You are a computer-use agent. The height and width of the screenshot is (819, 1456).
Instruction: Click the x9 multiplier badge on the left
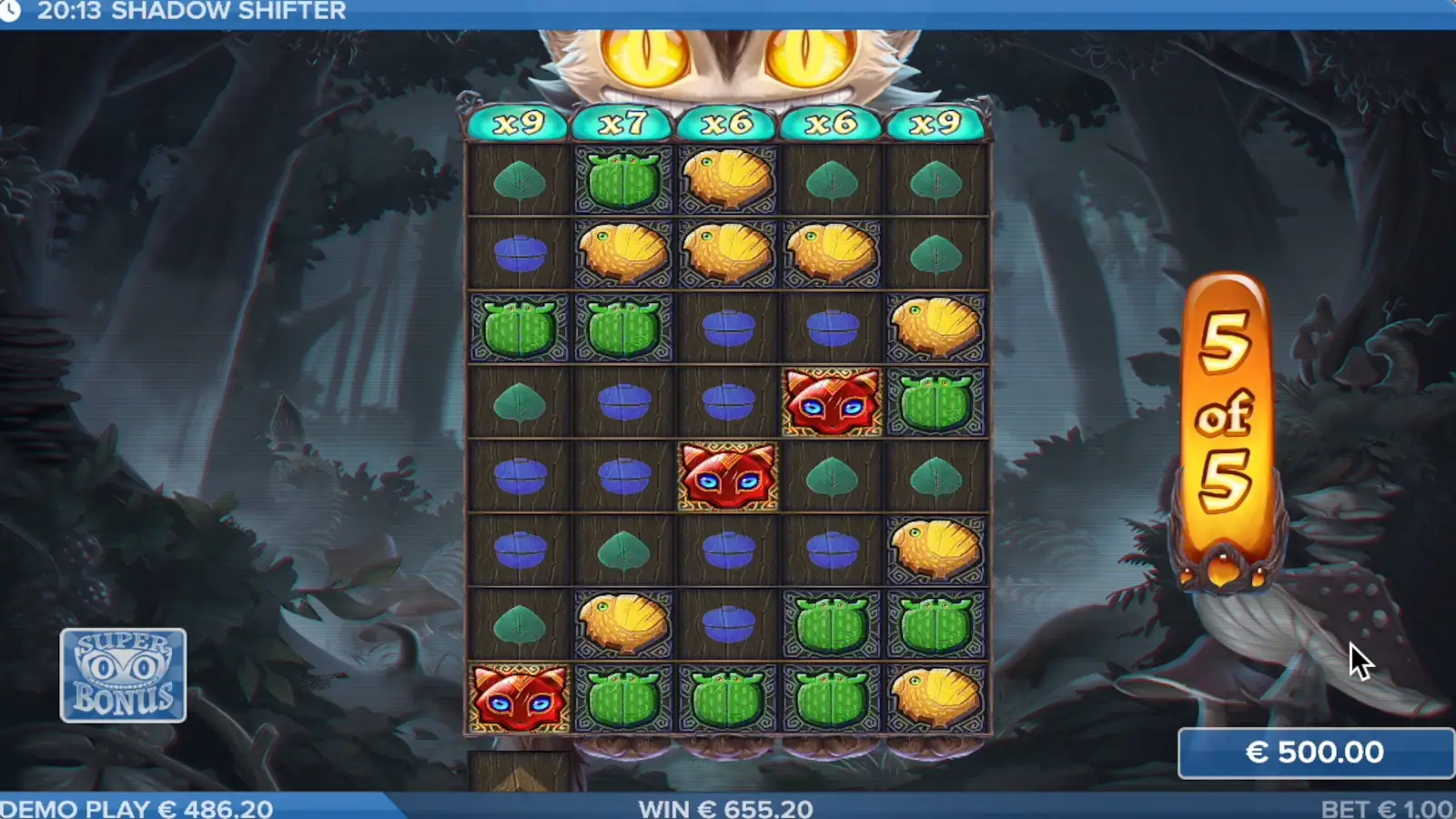pos(519,120)
